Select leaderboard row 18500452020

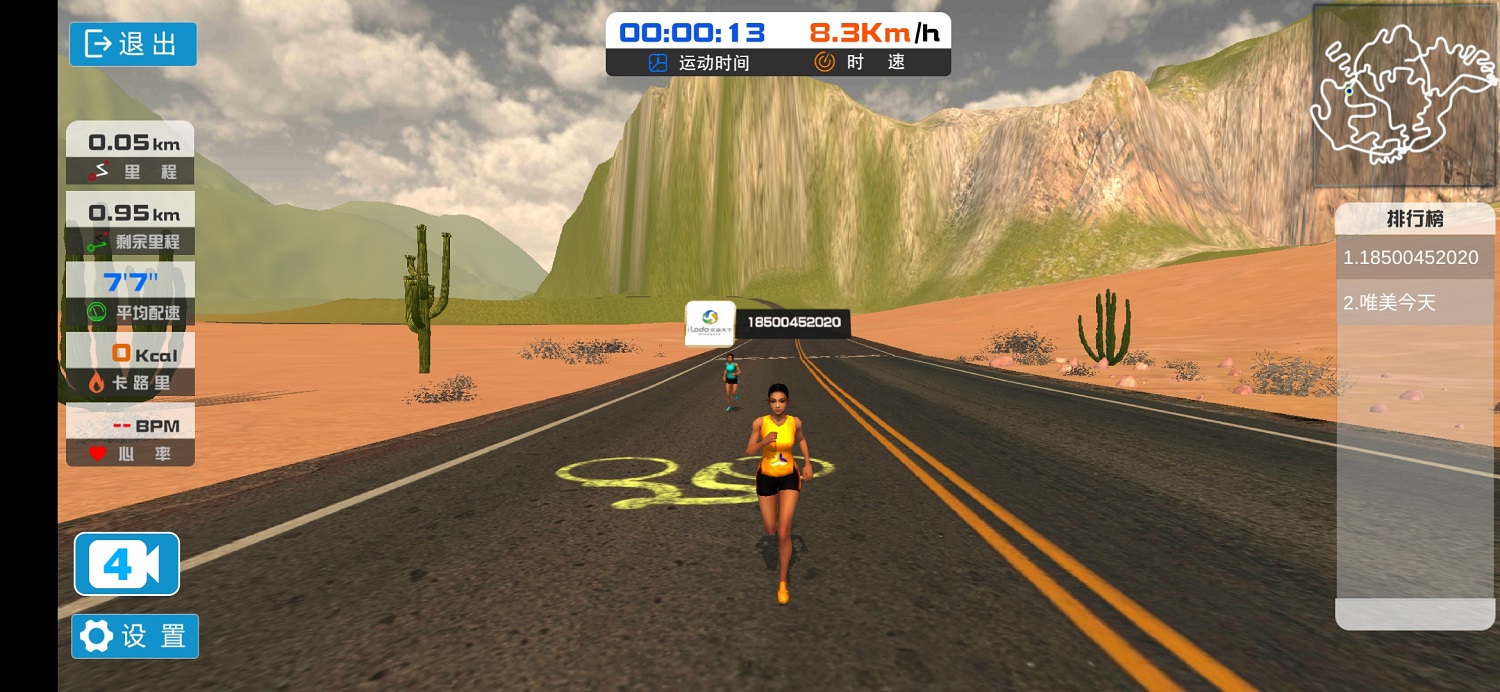[1414, 258]
